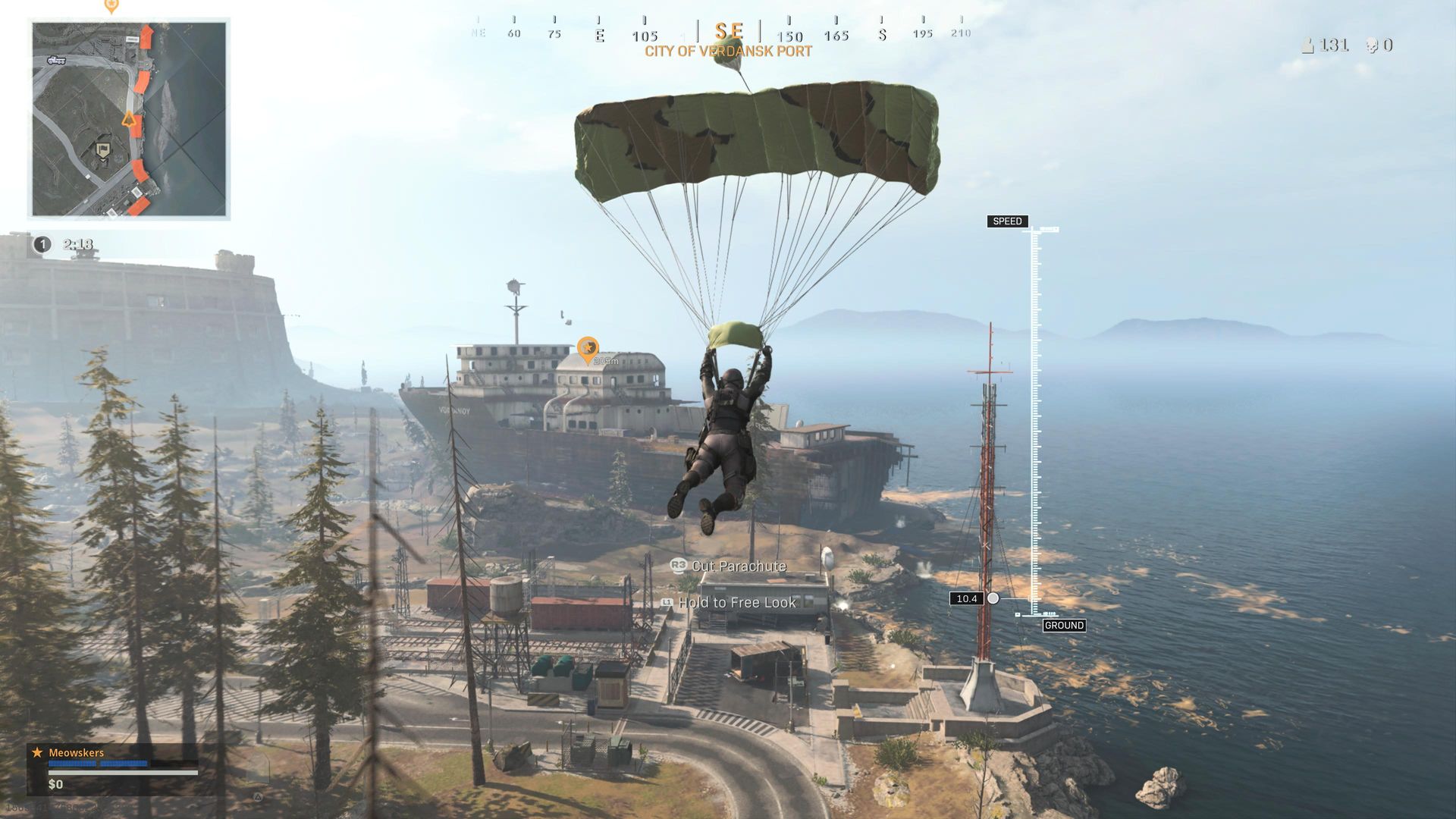Screen dimensions: 1456x819
Task: Click the R3 button icon for Cut Parachute
Action: point(678,566)
